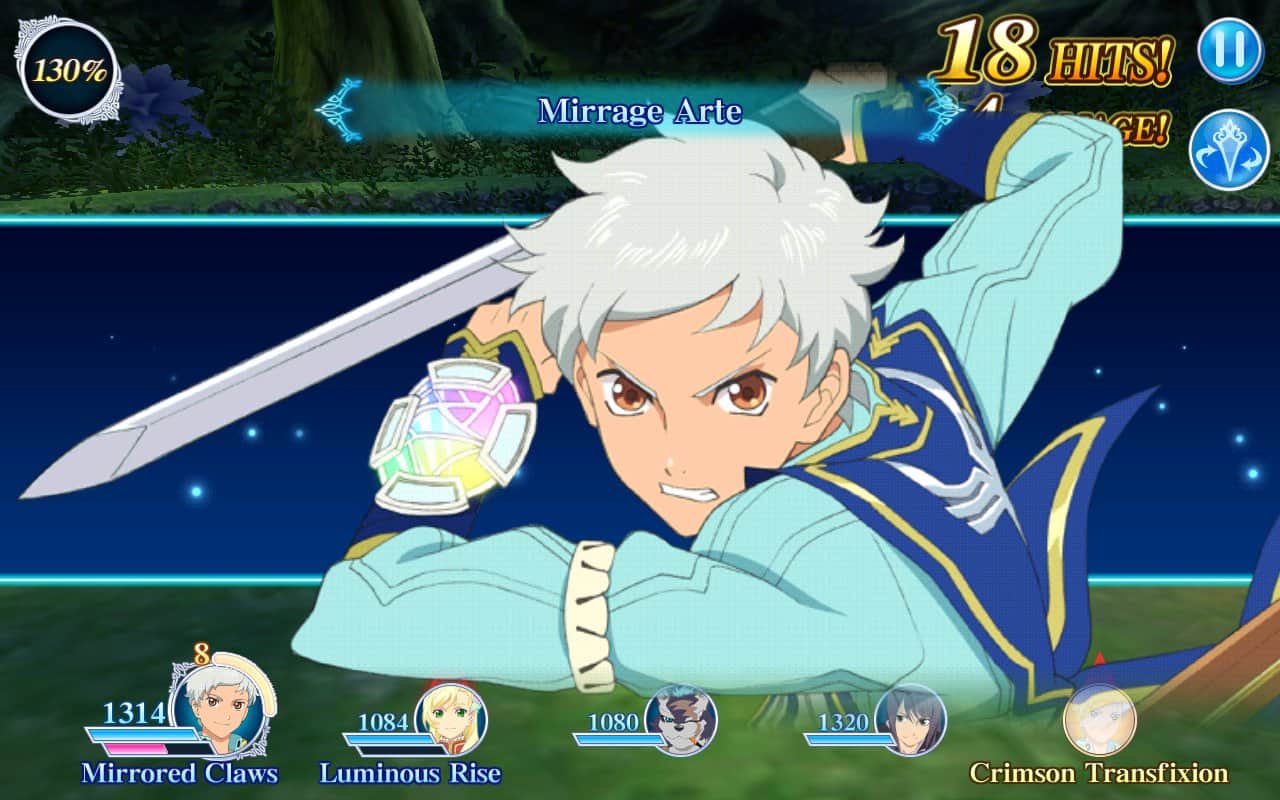The width and height of the screenshot is (1280, 800).
Task: Tap the 130% mirrage gauge orb
Action: pyautogui.click(x=70, y=70)
